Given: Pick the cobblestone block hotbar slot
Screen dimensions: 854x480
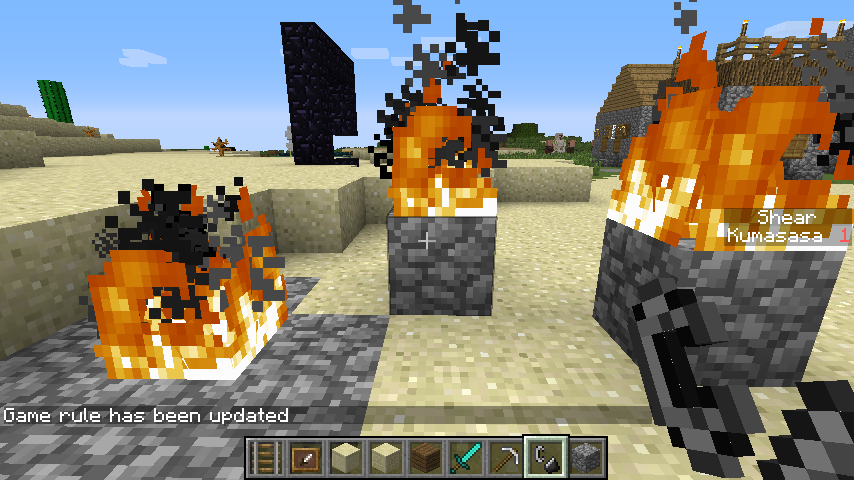Looking at the screenshot, I should pos(586,458).
